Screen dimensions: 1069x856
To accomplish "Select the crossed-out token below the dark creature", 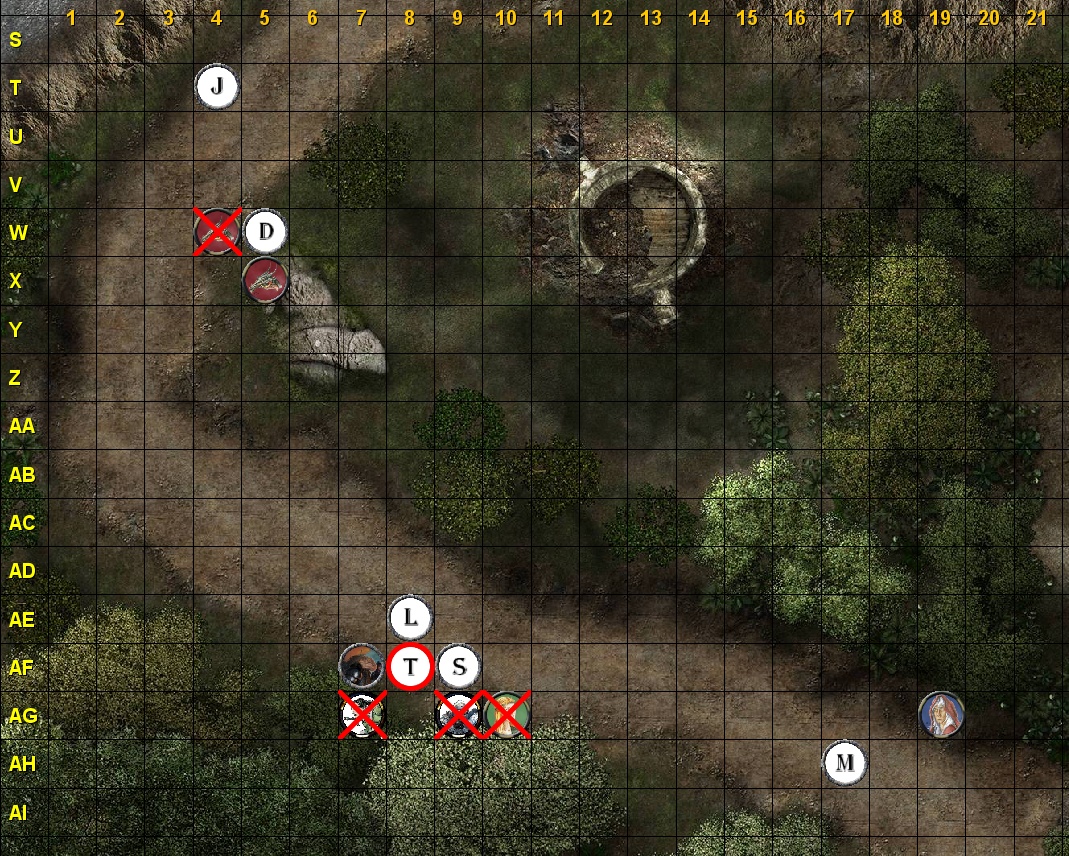I will coord(362,714).
